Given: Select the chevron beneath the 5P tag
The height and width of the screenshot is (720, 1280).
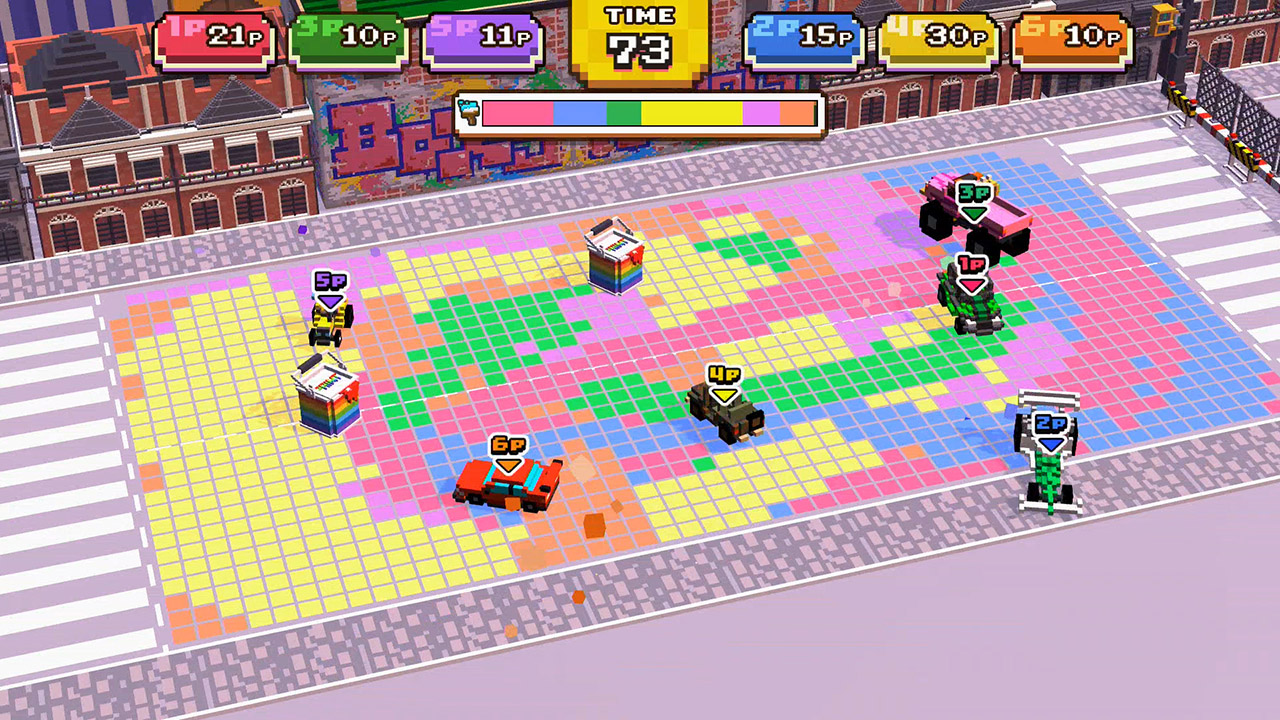Looking at the screenshot, I should coord(330,298).
